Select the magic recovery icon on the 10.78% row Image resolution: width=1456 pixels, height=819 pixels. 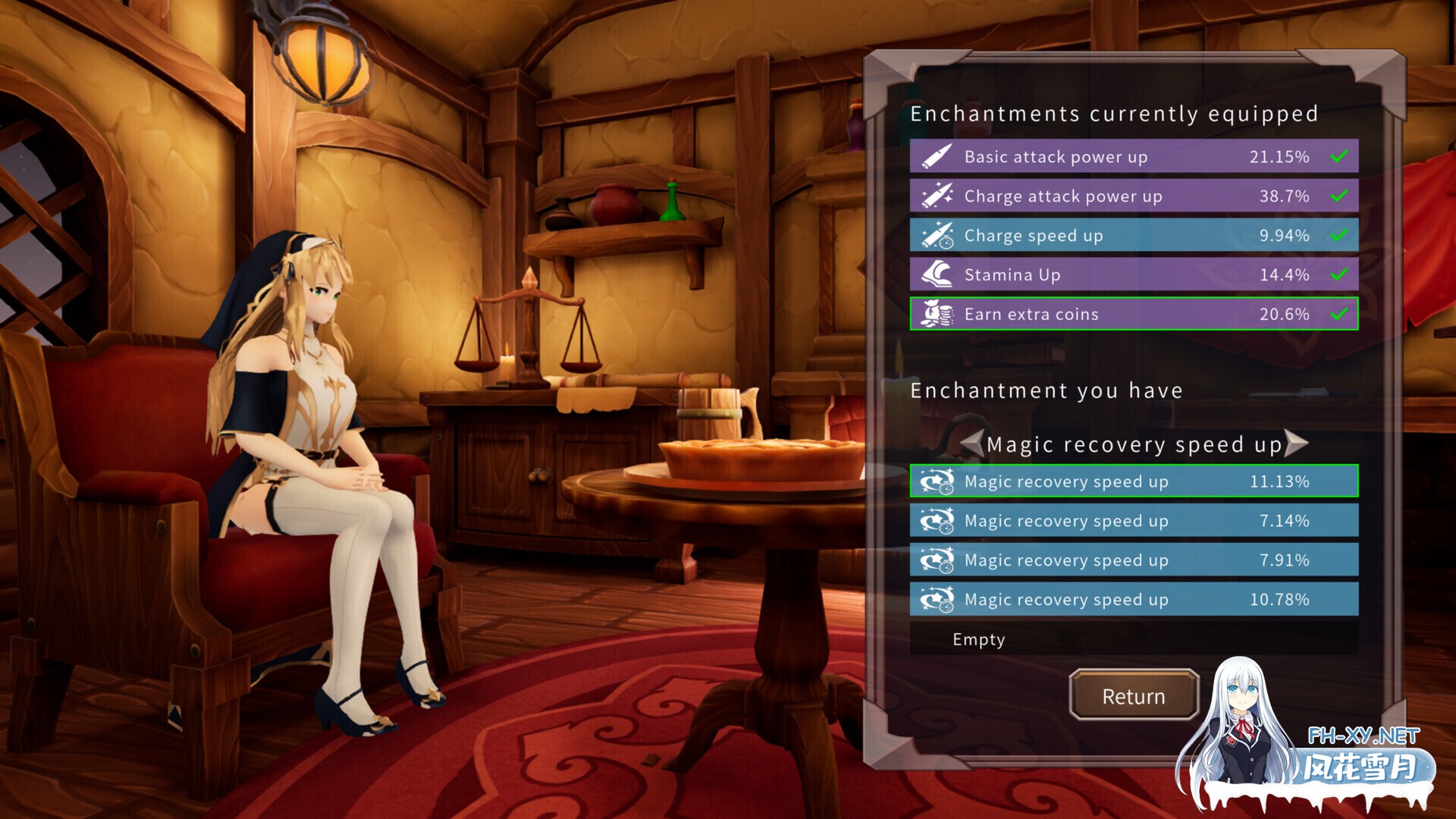tap(938, 600)
